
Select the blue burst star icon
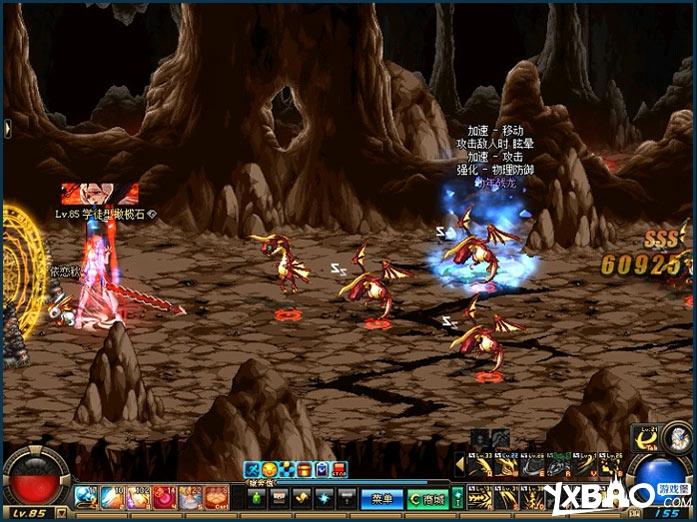click(324, 497)
